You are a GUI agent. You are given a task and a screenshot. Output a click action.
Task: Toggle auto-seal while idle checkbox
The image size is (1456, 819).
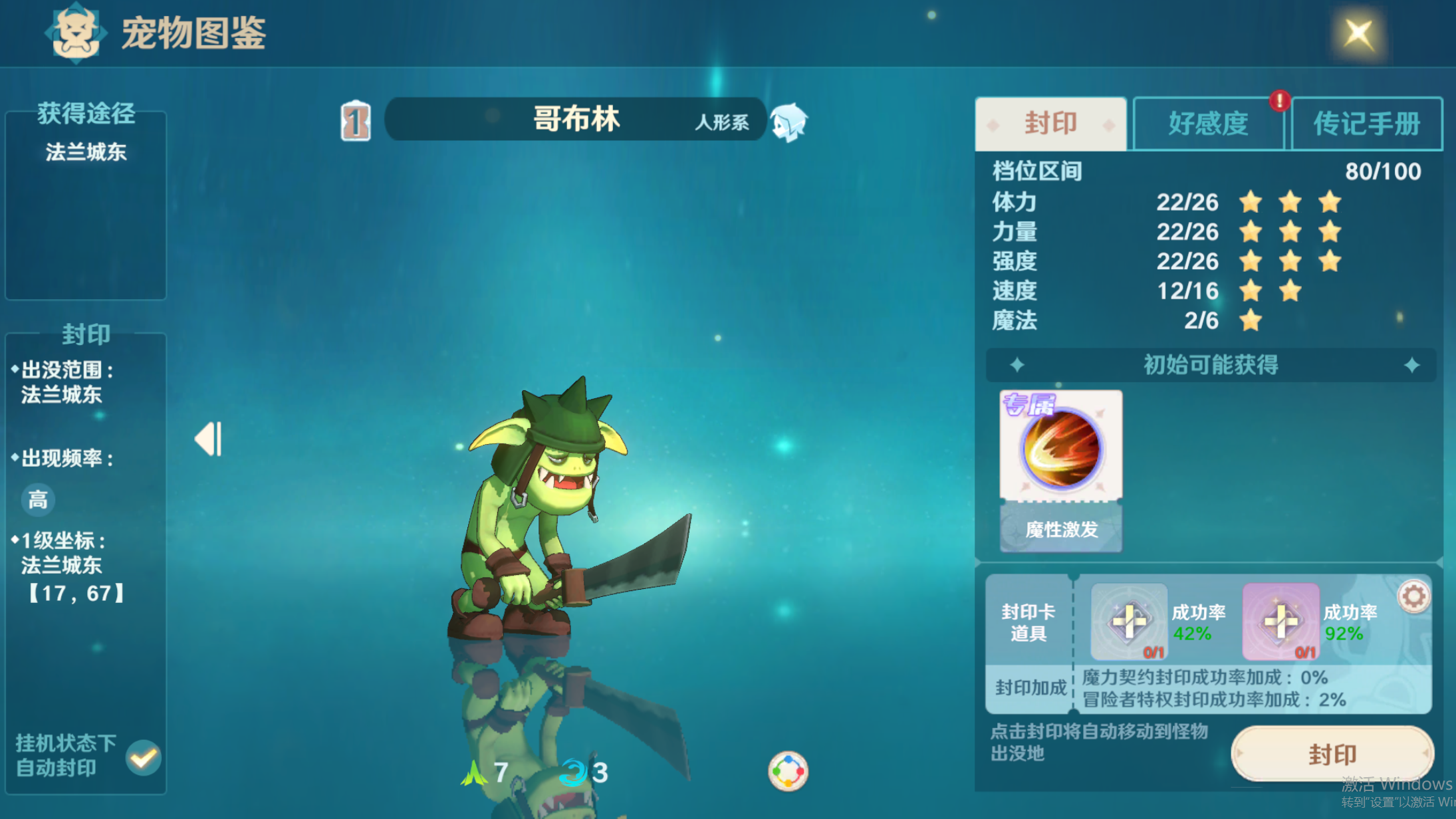(144, 757)
